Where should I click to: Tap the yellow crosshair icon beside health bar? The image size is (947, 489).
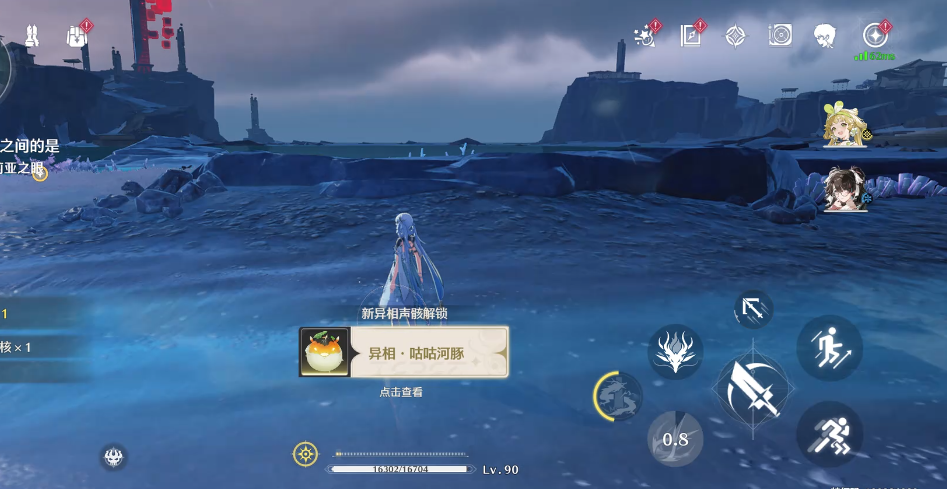coord(305,454)
